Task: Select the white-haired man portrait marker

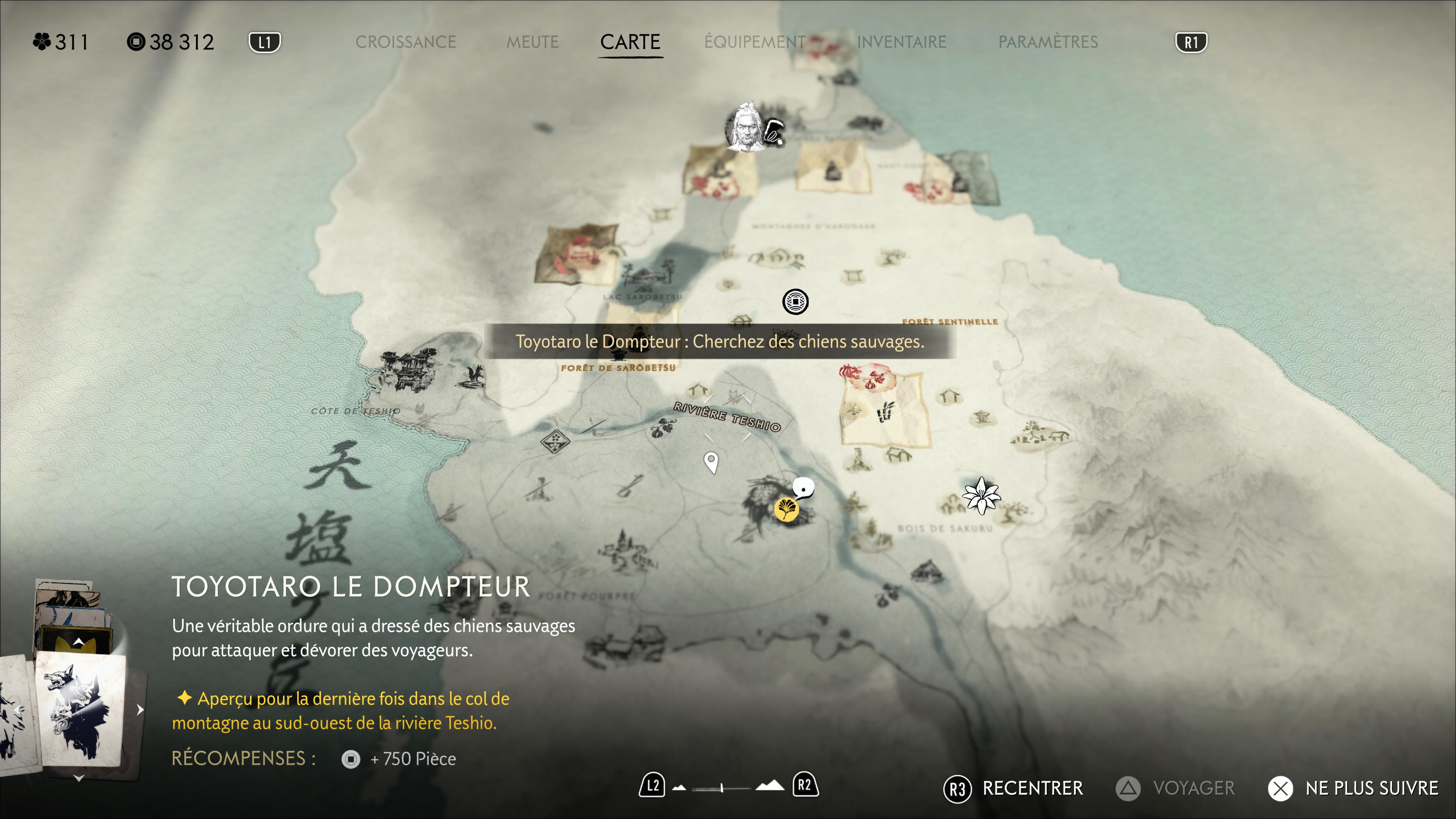Action: (745, 128)
